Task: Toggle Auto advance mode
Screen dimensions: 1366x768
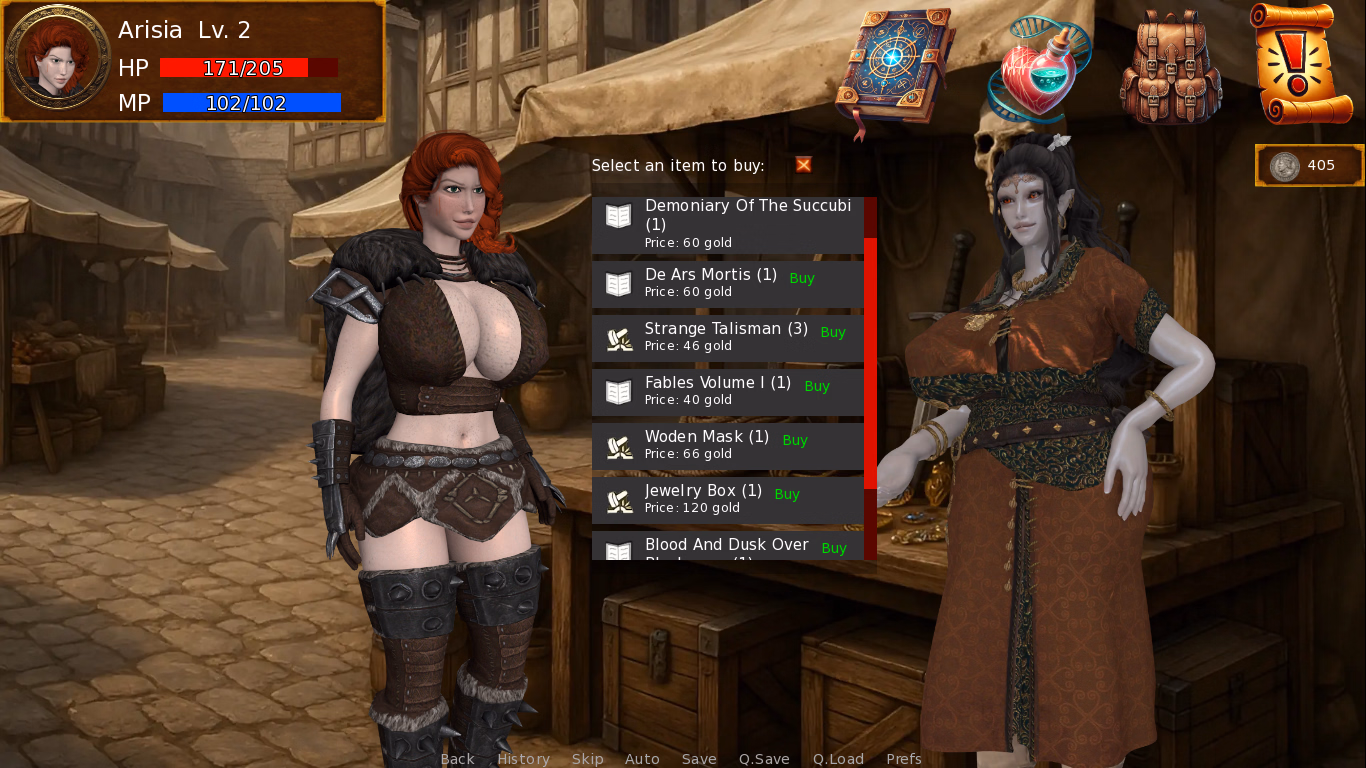Action: [642, 759]
